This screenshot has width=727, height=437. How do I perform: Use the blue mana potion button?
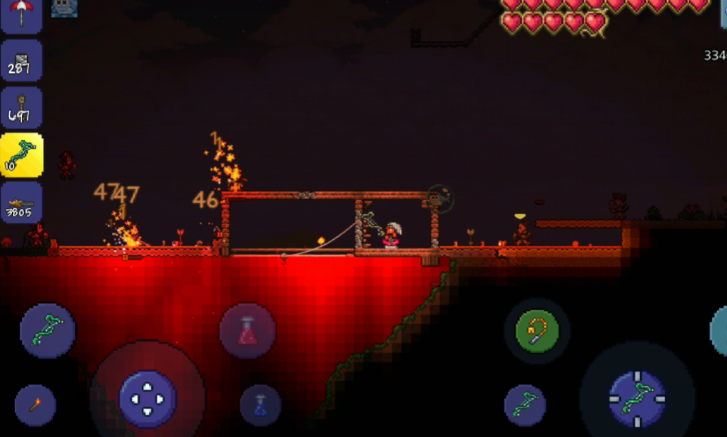pyautogui.click(x=260, y=404)
